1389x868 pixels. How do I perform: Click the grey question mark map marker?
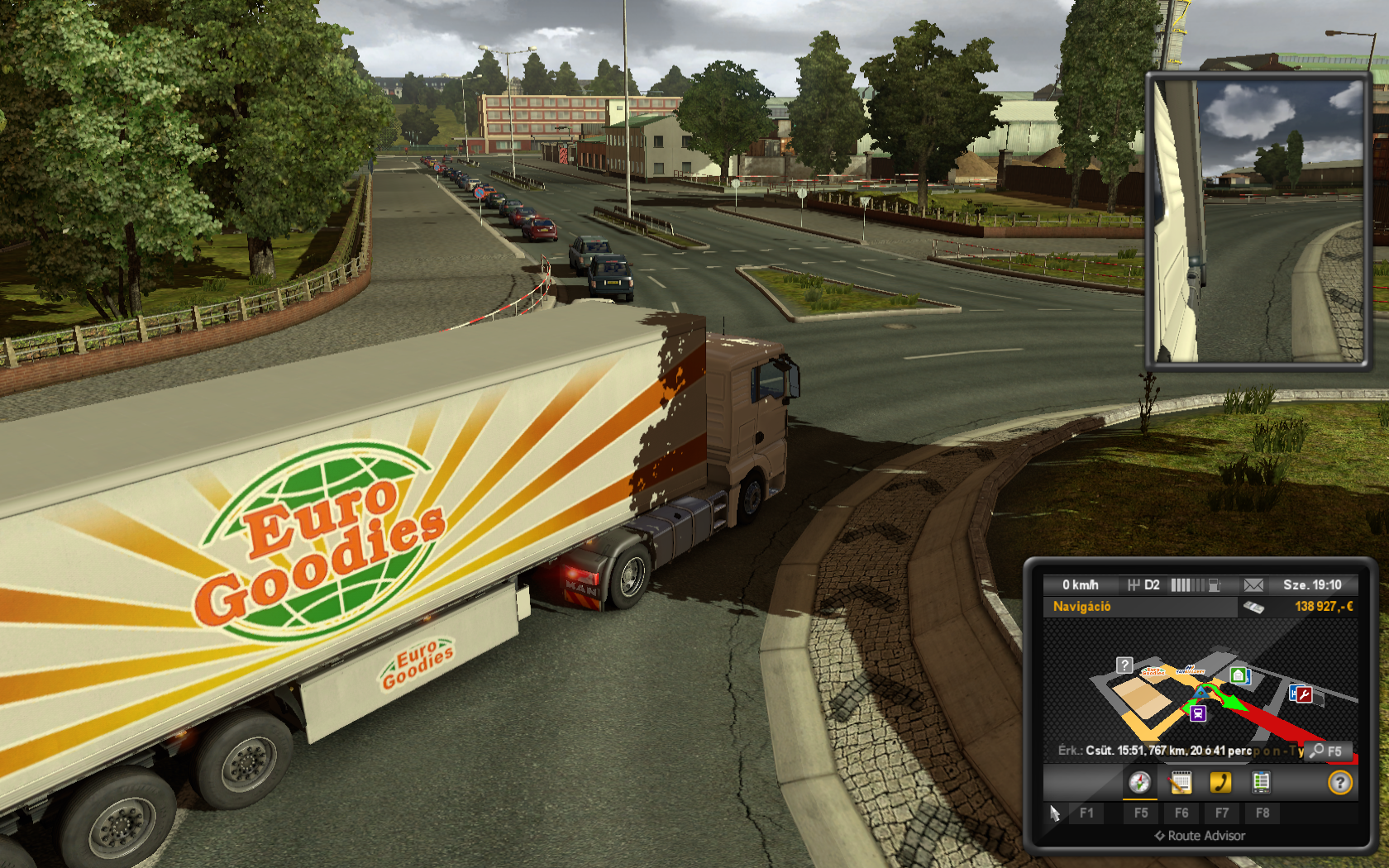pyautogui.click(x=1124, y=665)
